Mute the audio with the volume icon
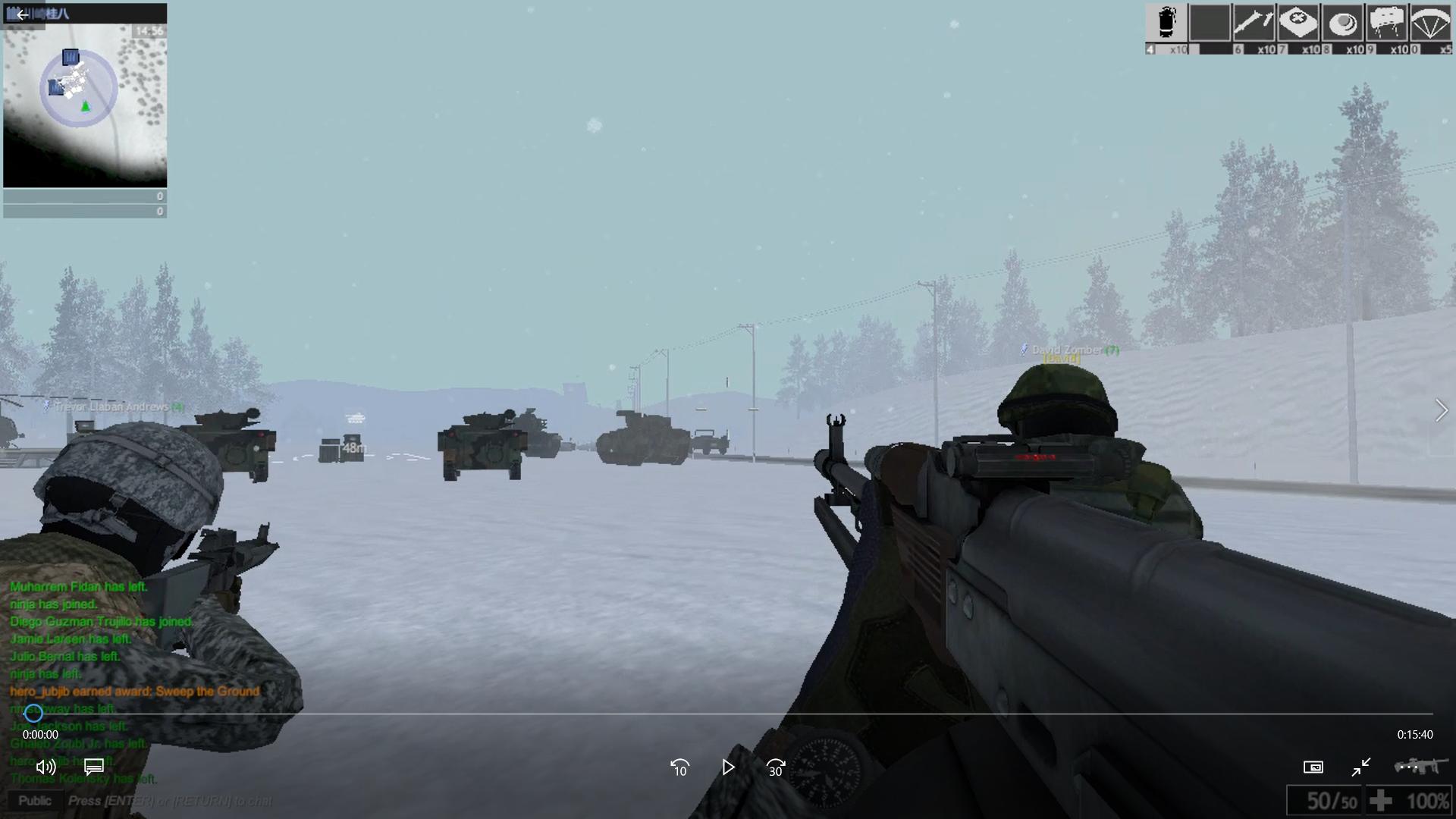The width and height of the screenshot is (1456, 819). [x=45, y=767]
